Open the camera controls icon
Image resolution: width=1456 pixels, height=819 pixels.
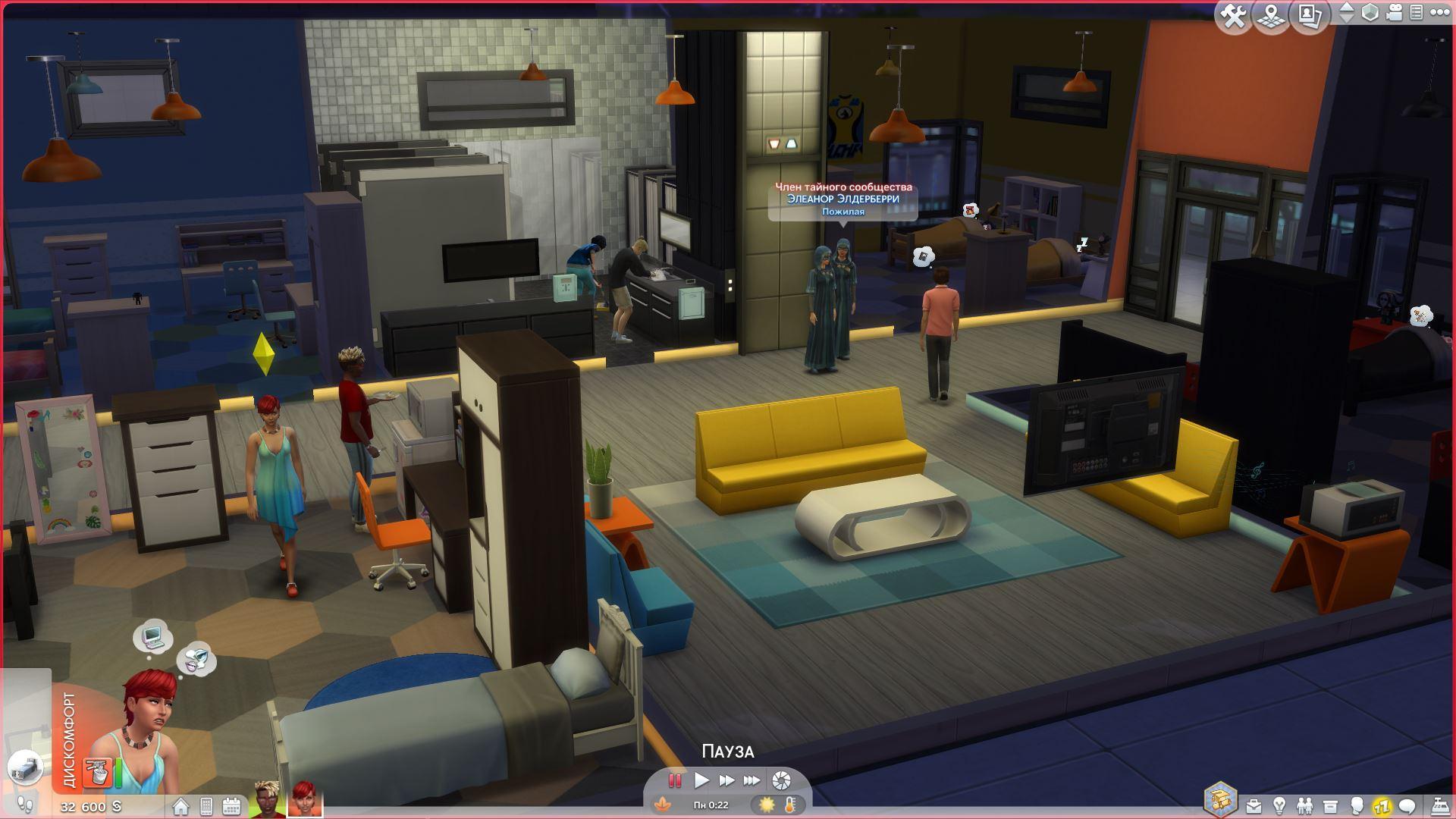(1394, 13)
